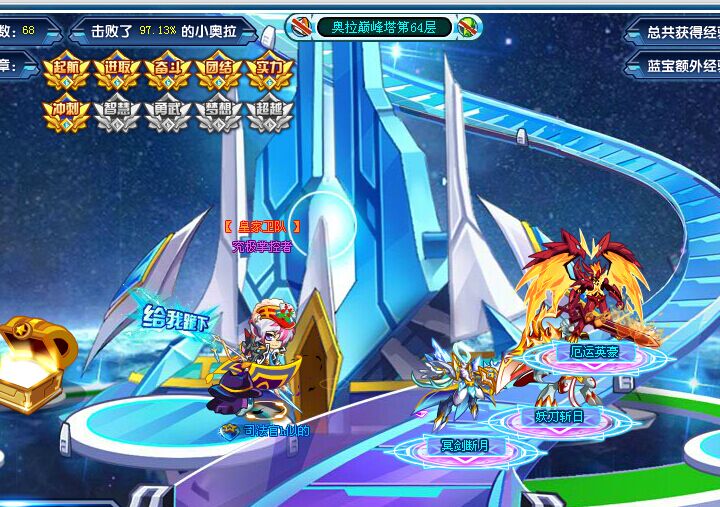This screenshot has width=720, height=507.
Task: Click the gold 奋斗 medal badge
Action: click(168, 70)
